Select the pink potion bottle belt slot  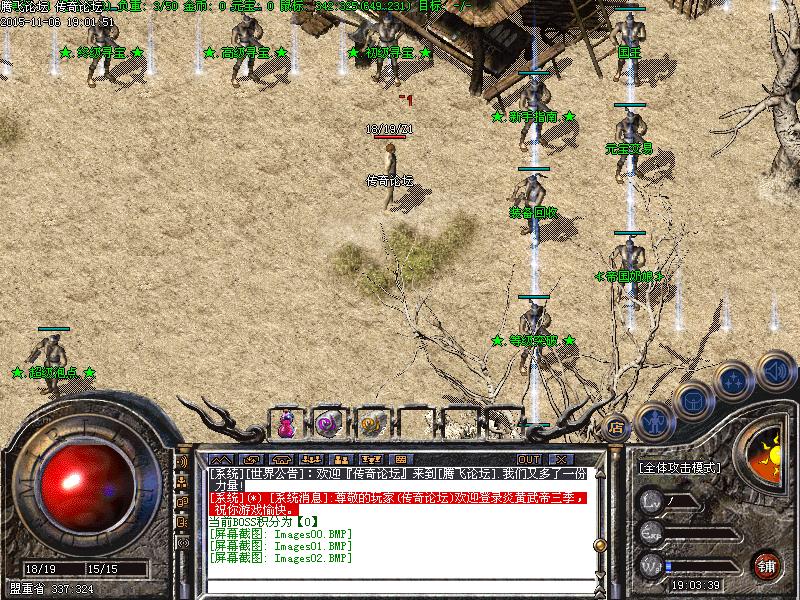click(x=287, y=424)
